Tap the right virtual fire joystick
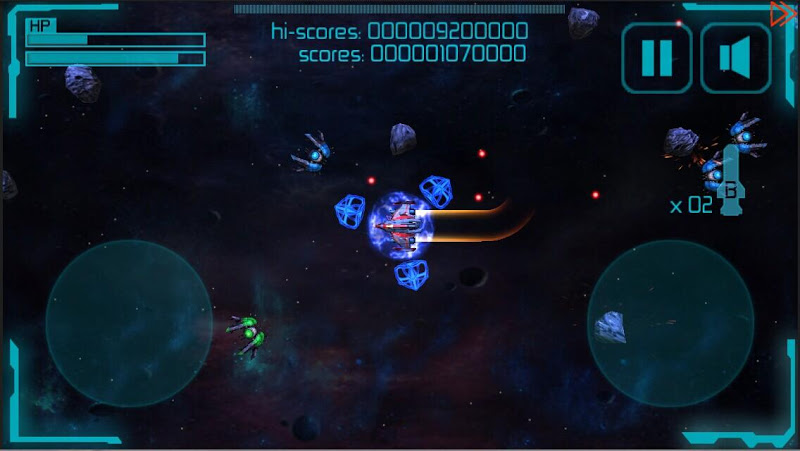Screen dimensions: 800x451 [x=670, y=323]
